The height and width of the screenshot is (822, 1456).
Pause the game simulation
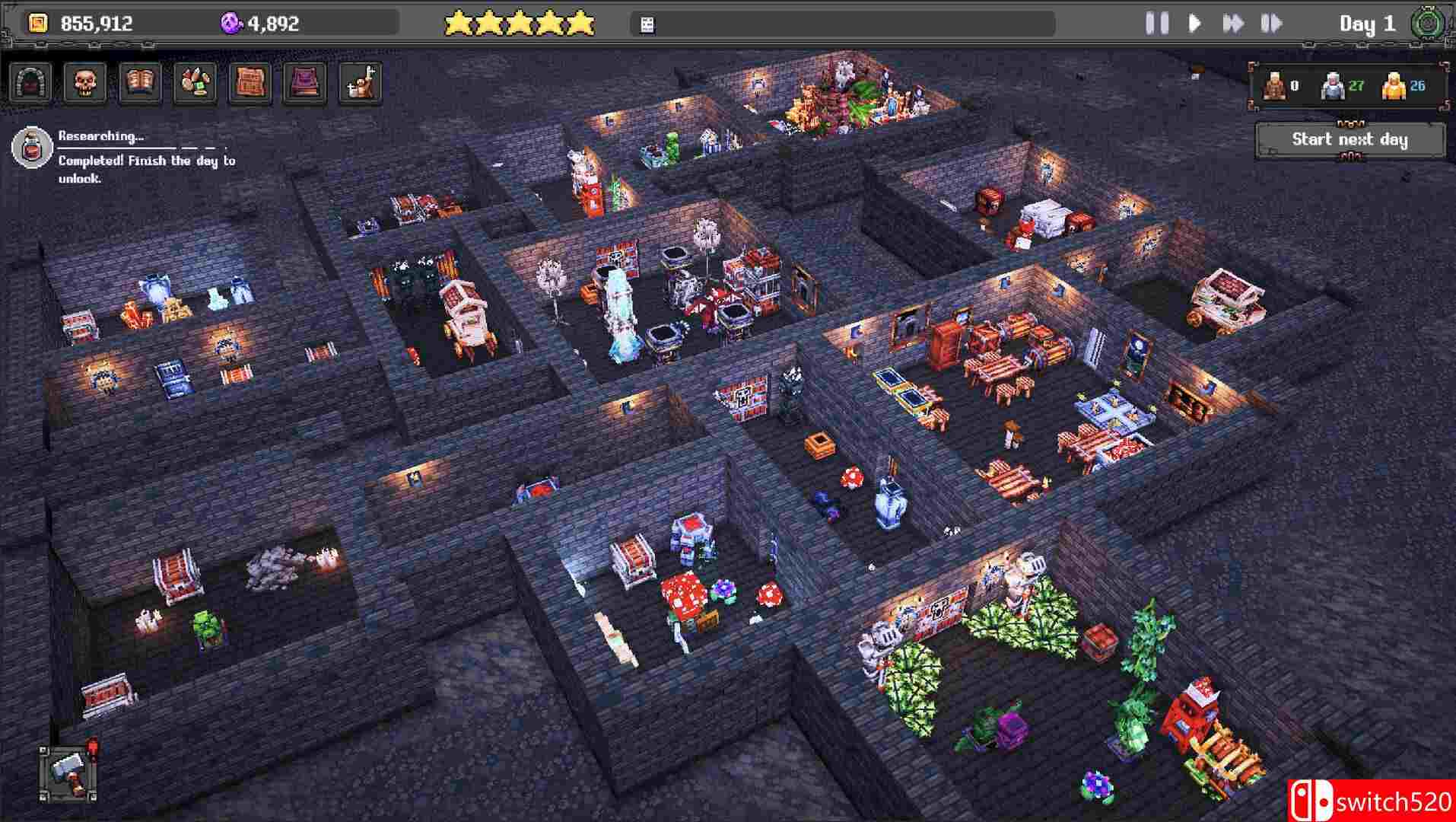pos(1158,23)
